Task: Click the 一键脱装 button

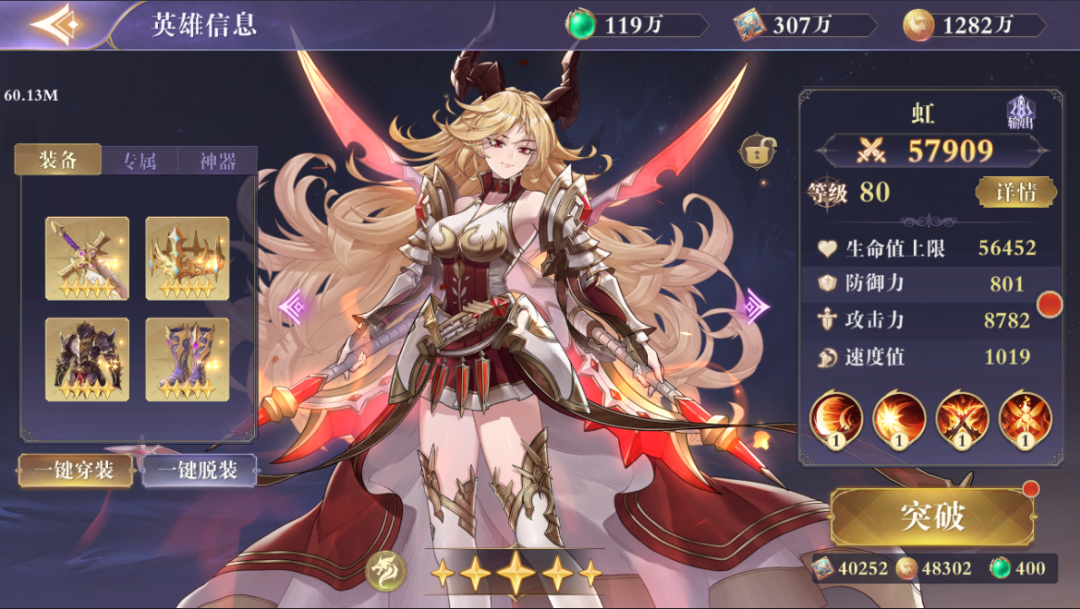Action: coord(199,470)
